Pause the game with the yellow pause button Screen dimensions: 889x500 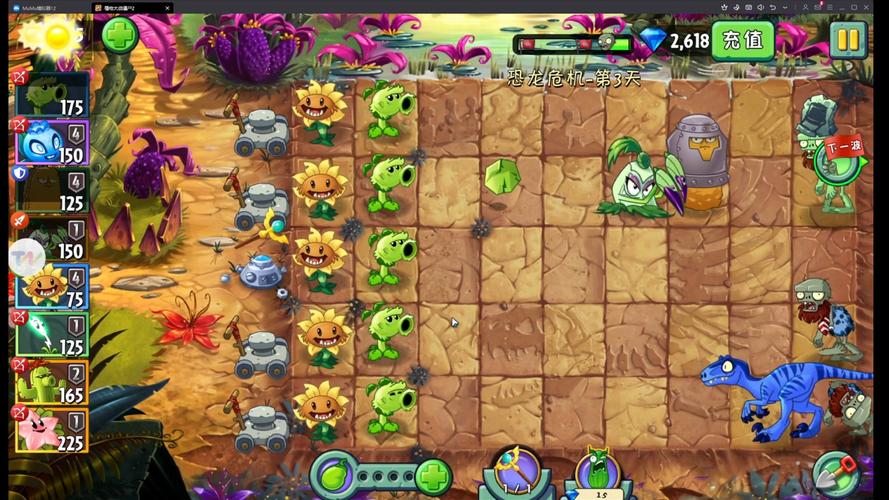pos(847,40)
